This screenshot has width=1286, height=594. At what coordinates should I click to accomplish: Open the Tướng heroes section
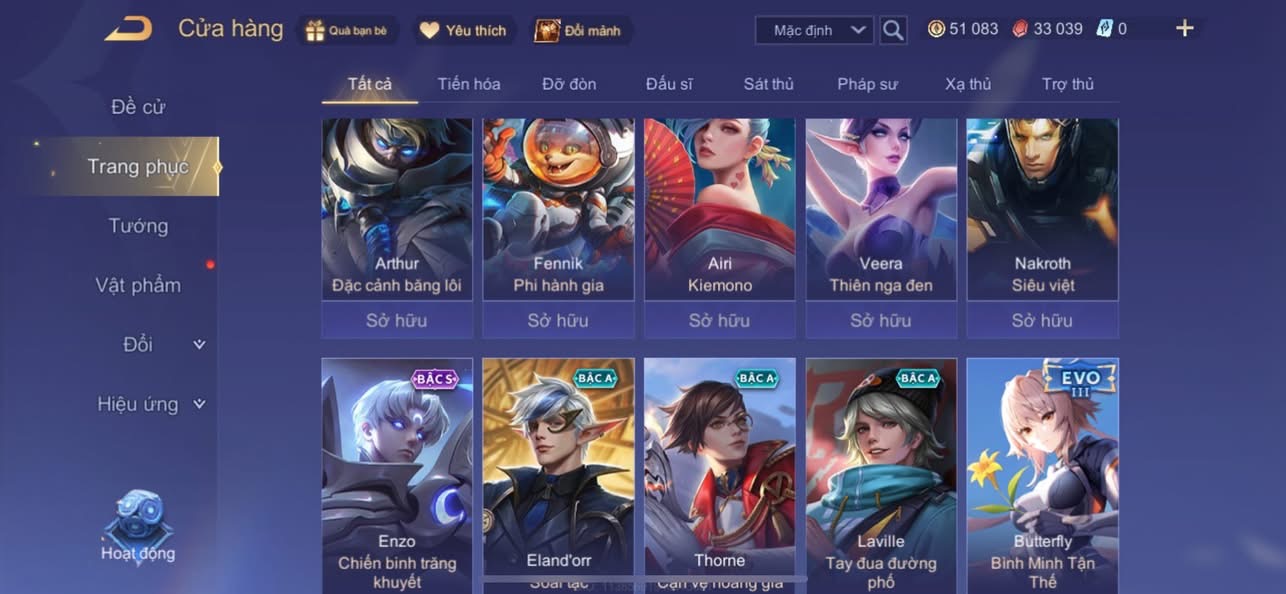138,226
